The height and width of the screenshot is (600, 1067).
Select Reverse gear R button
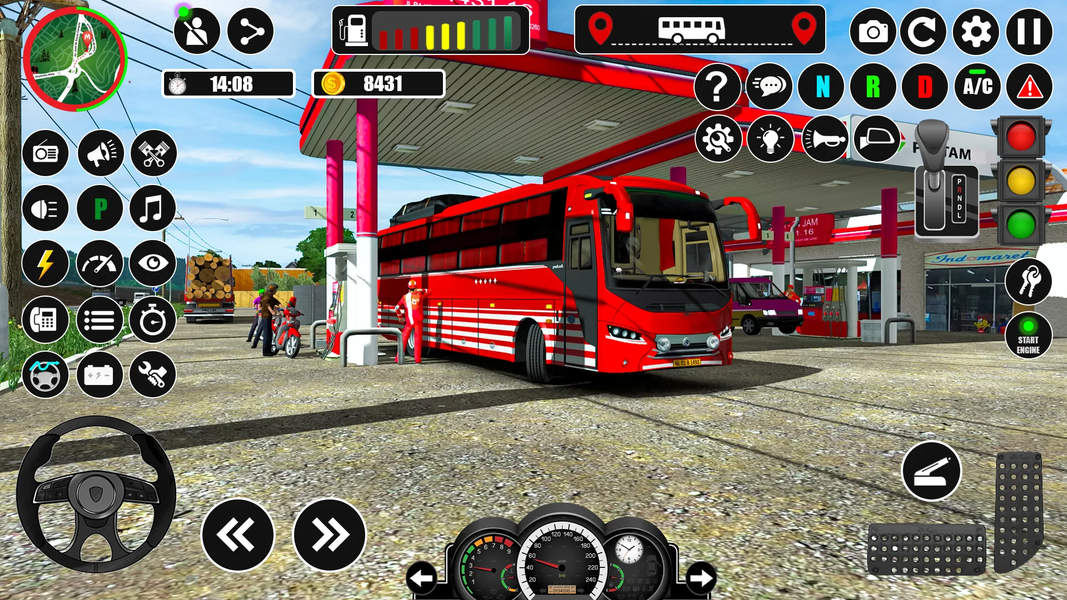[873, 88]
